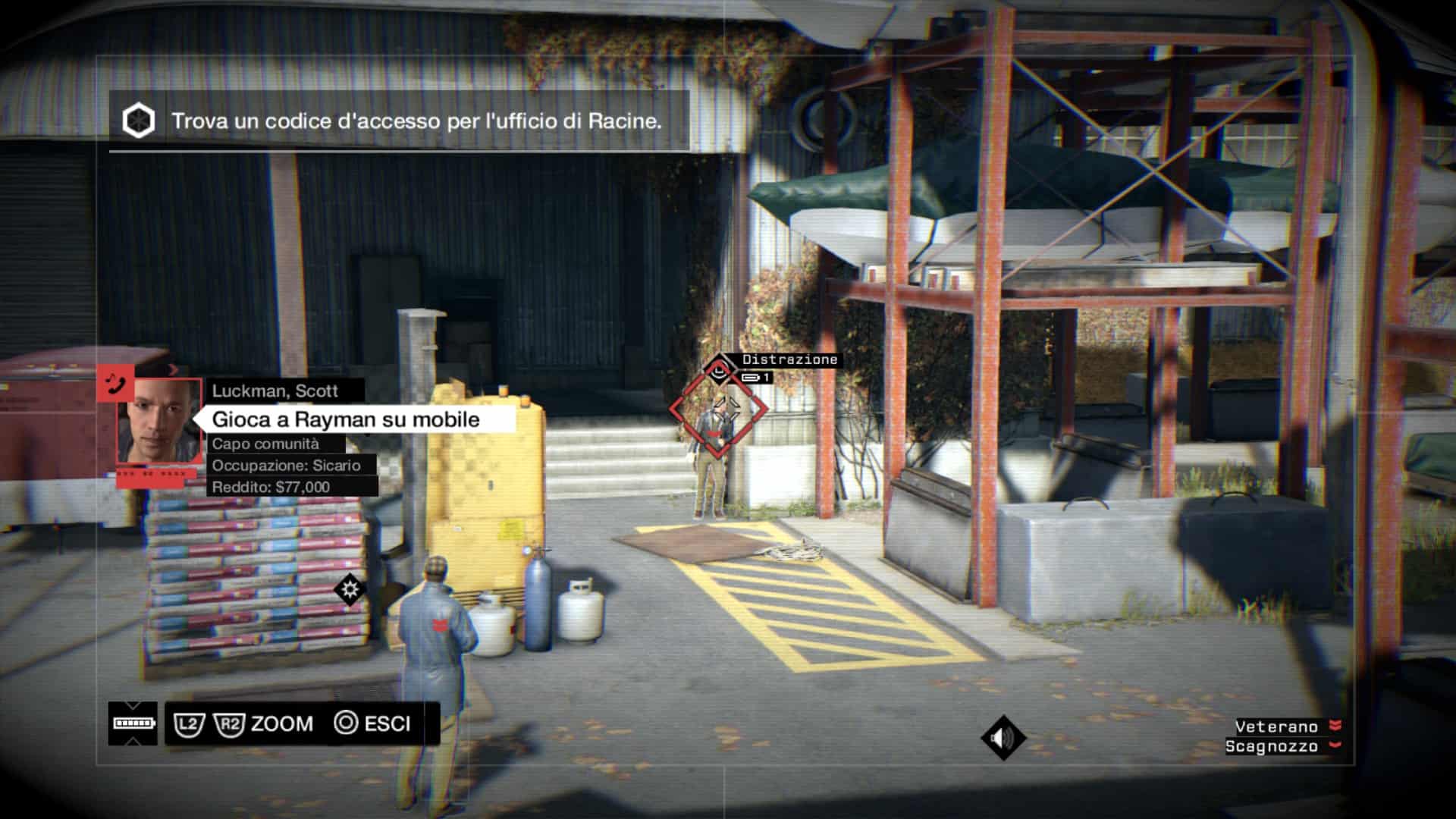Choose the Scagnozzo enemy label
This screenshot has height=819, width=1456.
(x=1272, y=746)
